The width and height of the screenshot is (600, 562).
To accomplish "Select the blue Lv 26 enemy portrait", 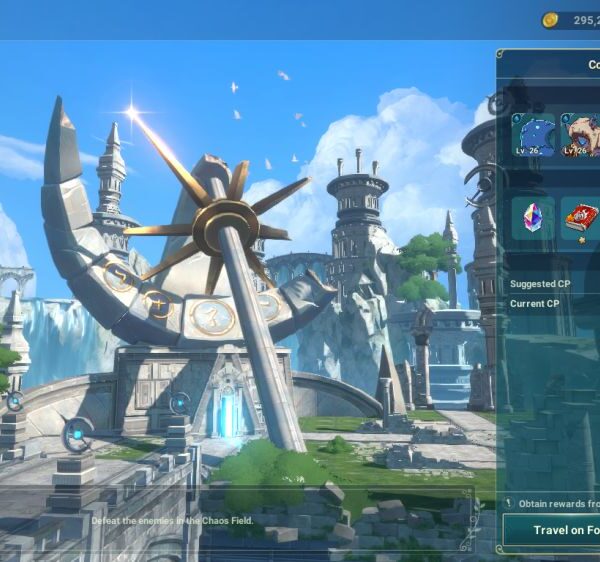I will [x=533, y=135].
